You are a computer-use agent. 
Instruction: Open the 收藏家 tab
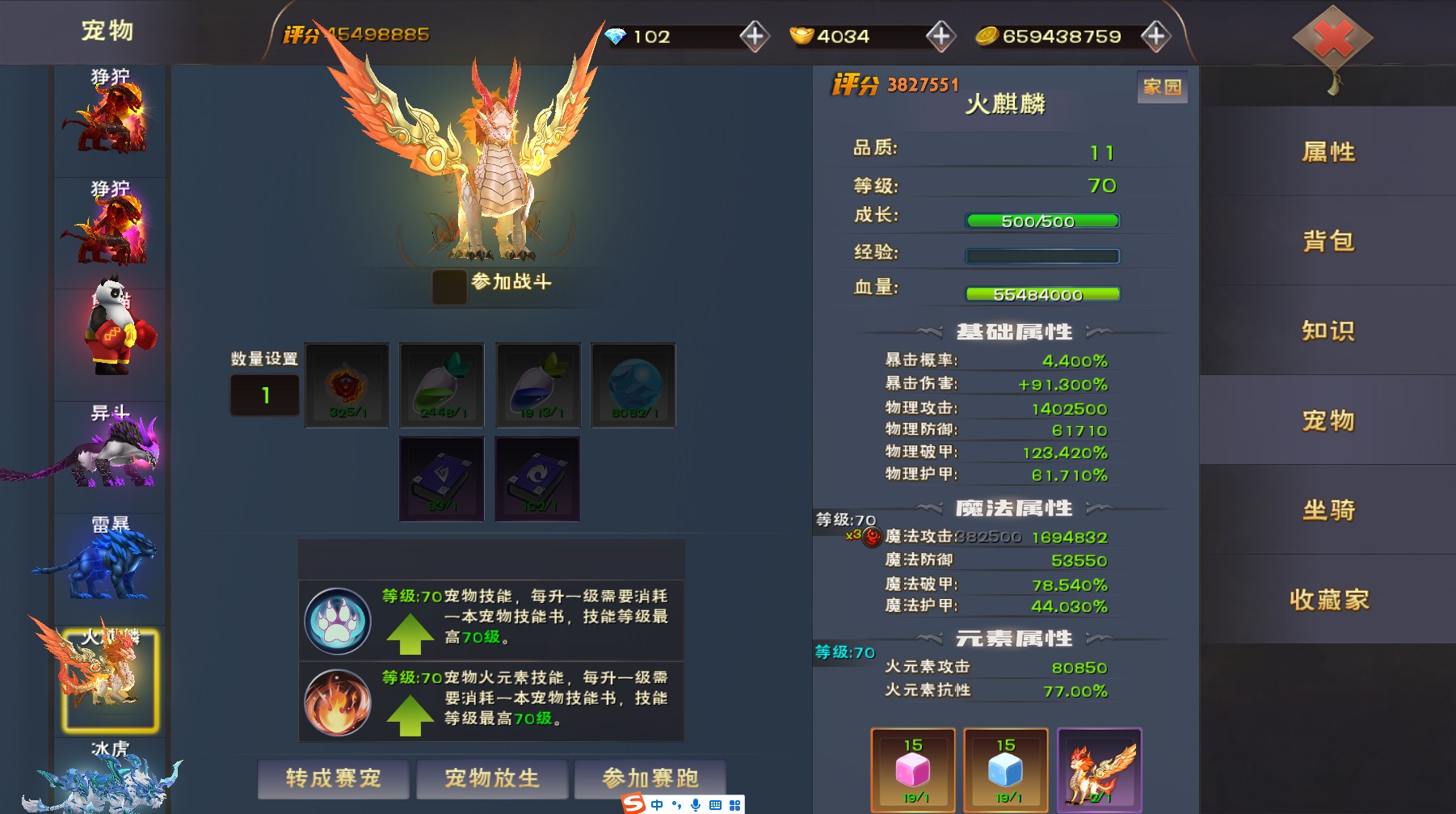pyautogui.click(x=1328, y=600)
